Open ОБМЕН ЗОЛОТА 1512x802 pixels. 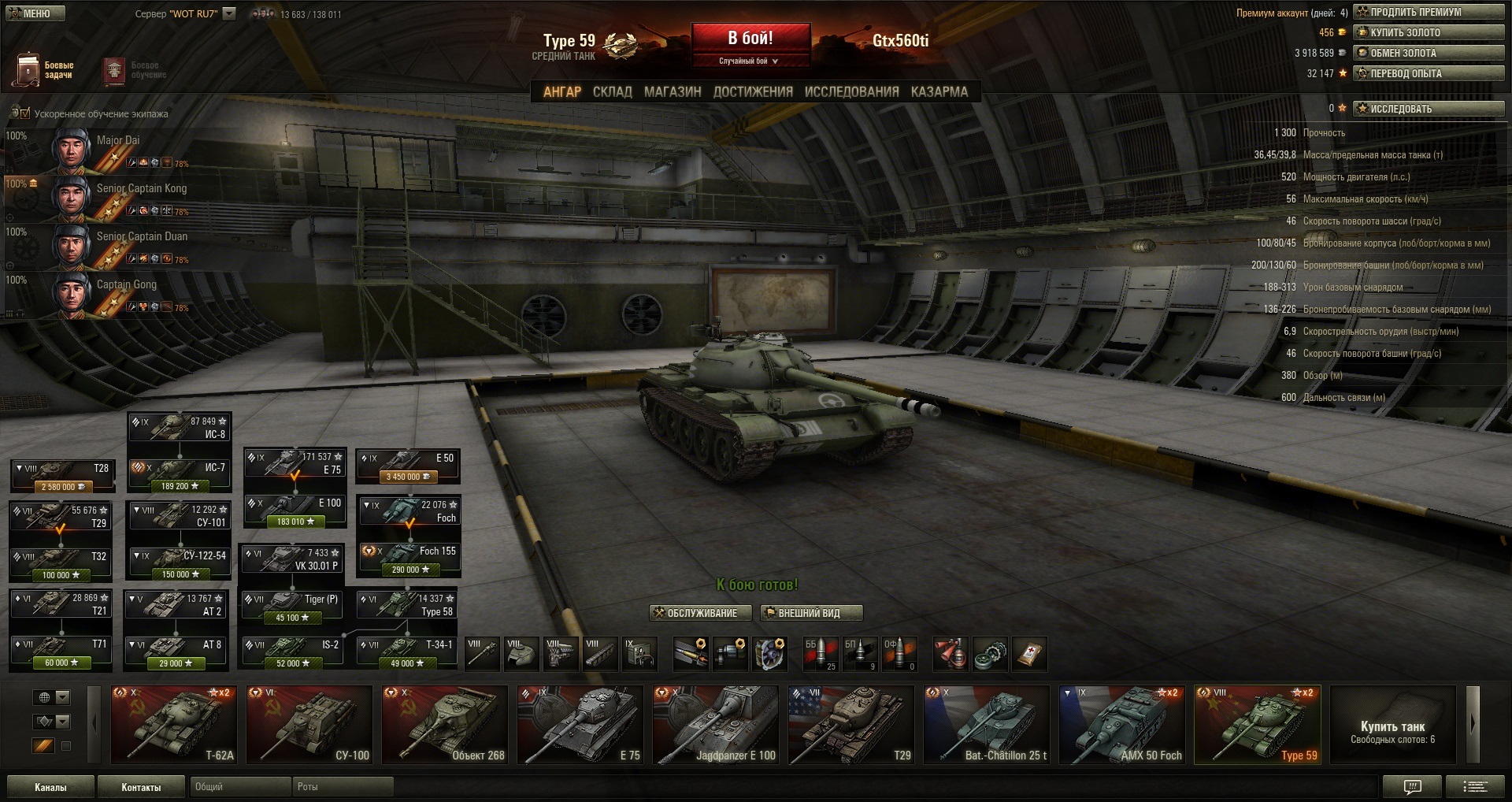pos(1428,53)
